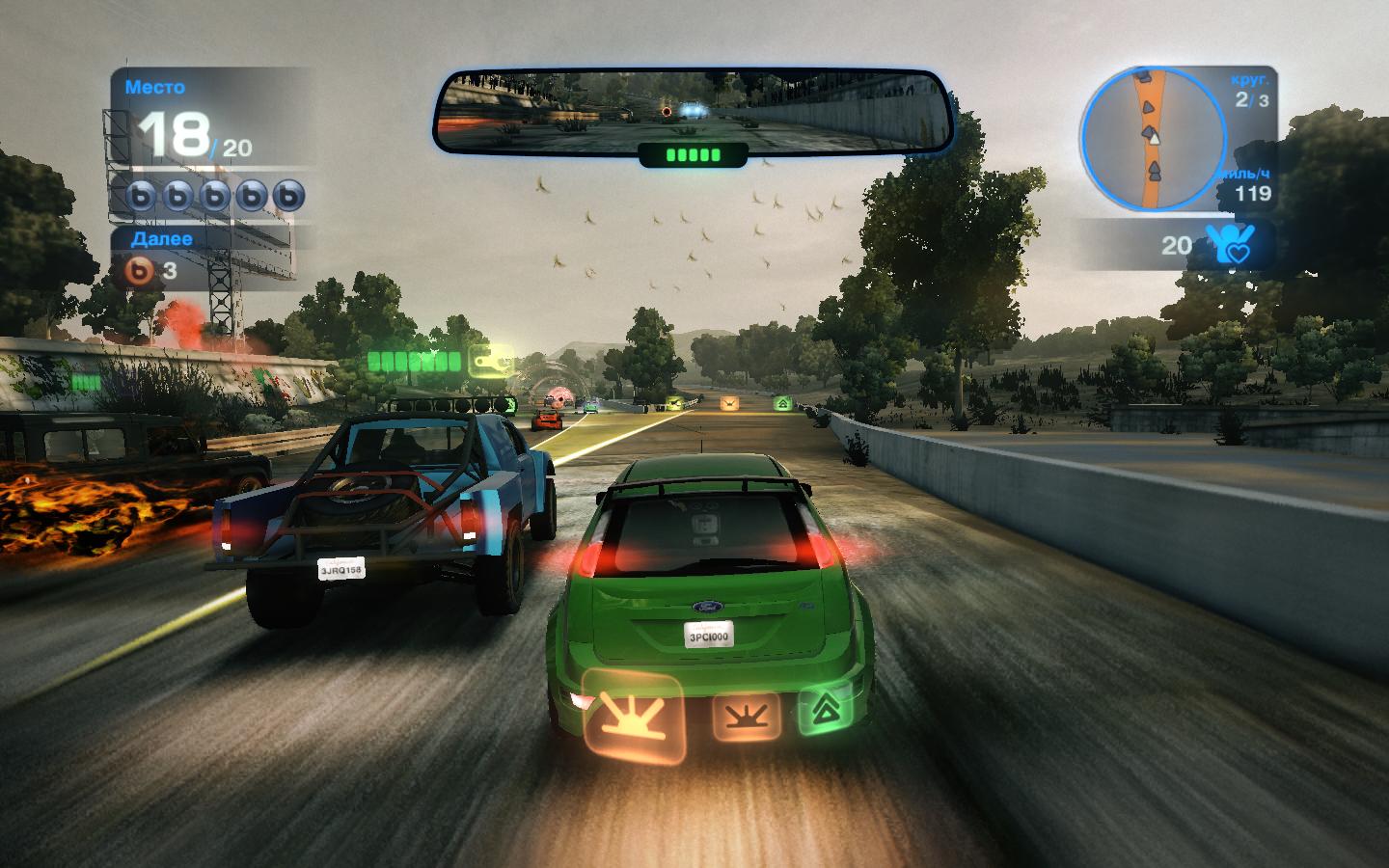Choose the smaller orange Barge power-up slot
Screen dimensions: 1389x868
(746, 718)
